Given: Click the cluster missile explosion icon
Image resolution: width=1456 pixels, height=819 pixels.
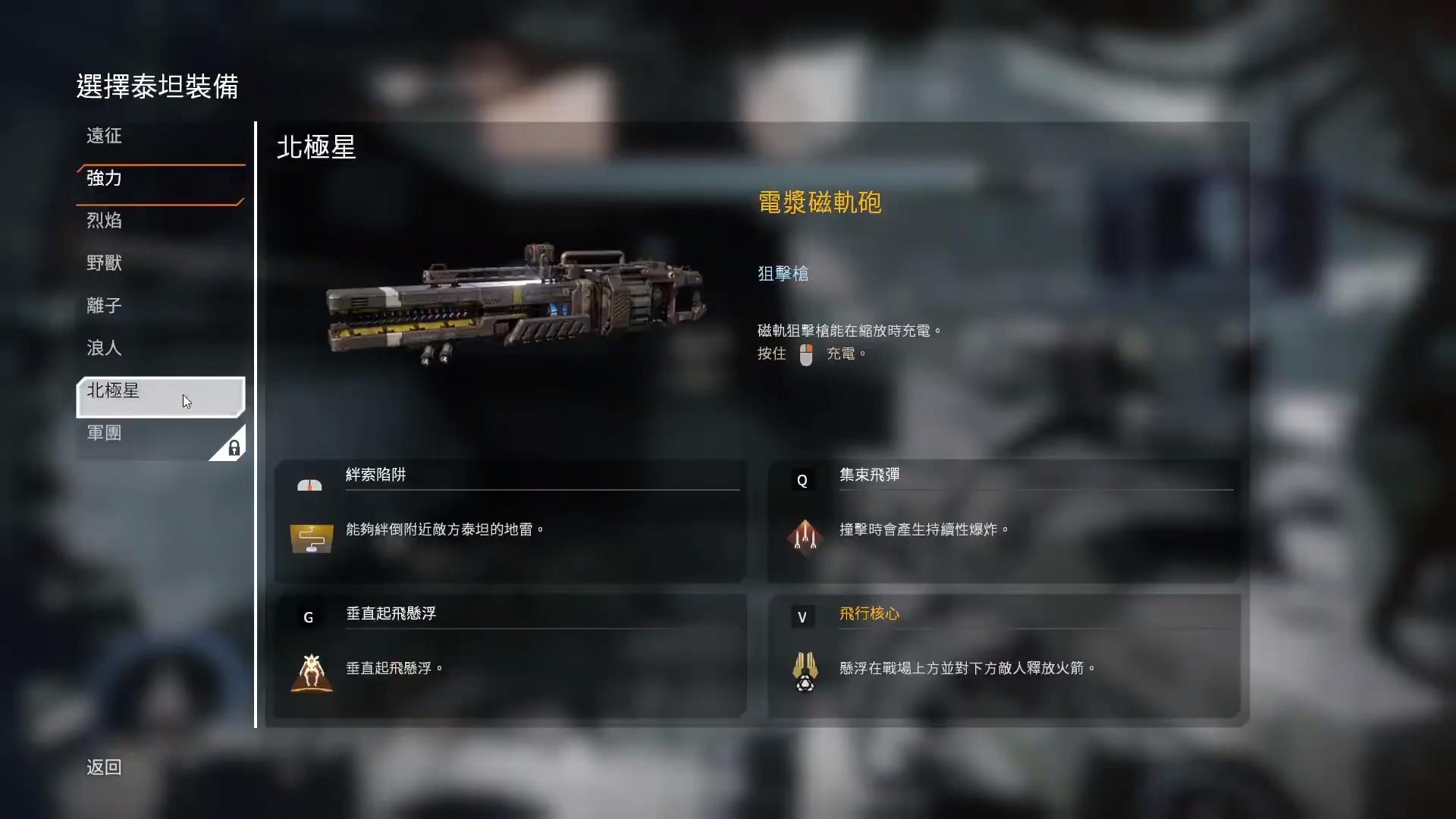Looking at the screenshot, I should coord(805,537).
